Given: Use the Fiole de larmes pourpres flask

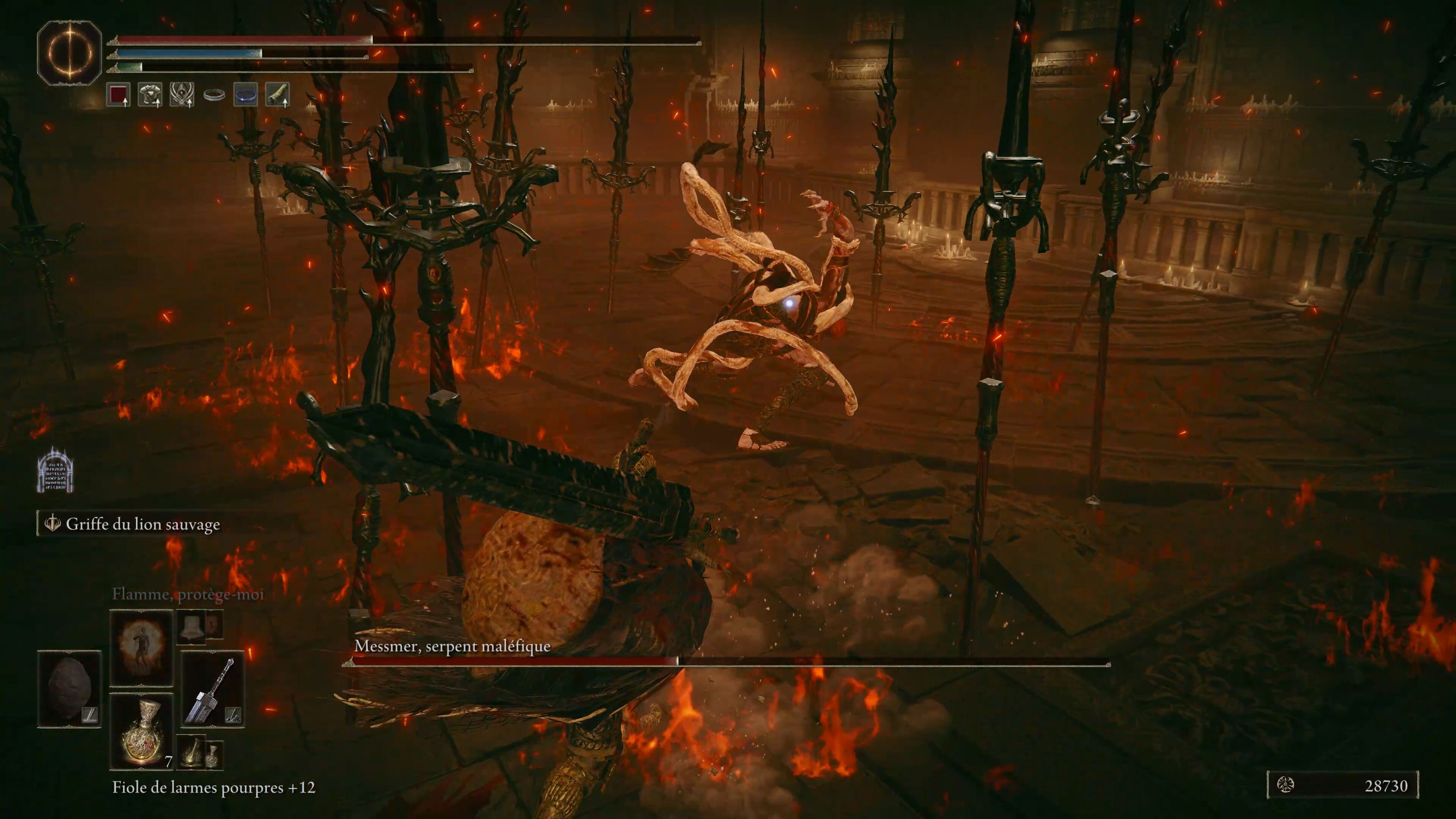Looking at the screenshot, I should (x=141, y=731).
